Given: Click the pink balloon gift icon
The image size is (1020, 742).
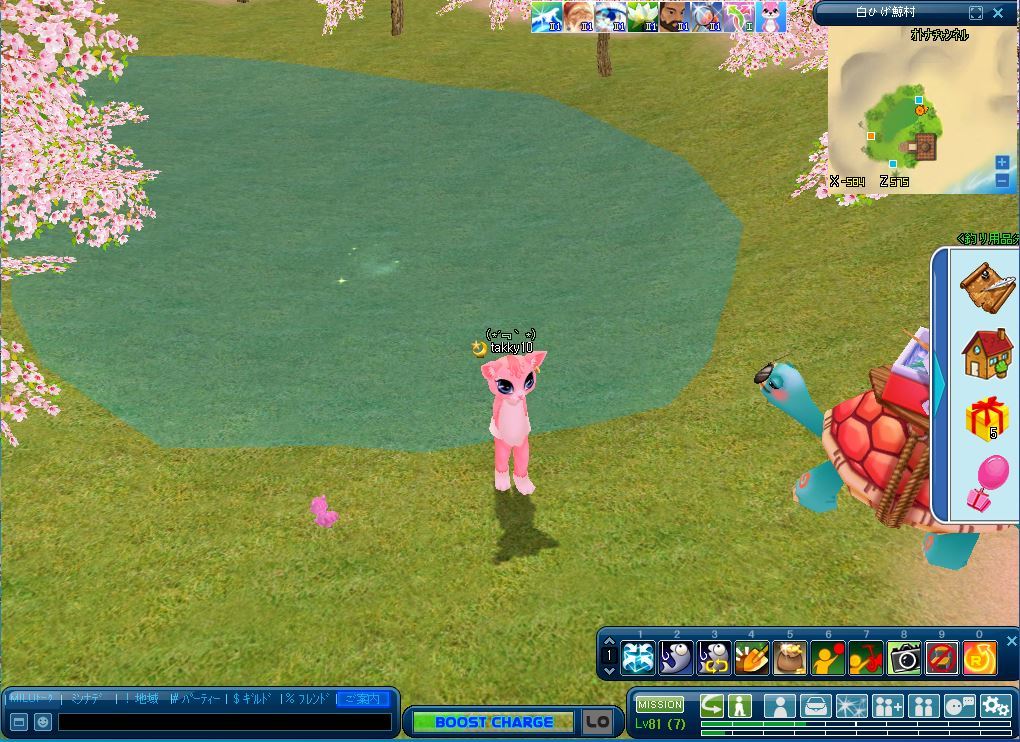Looking at the screenshot, I should (987, 483).
